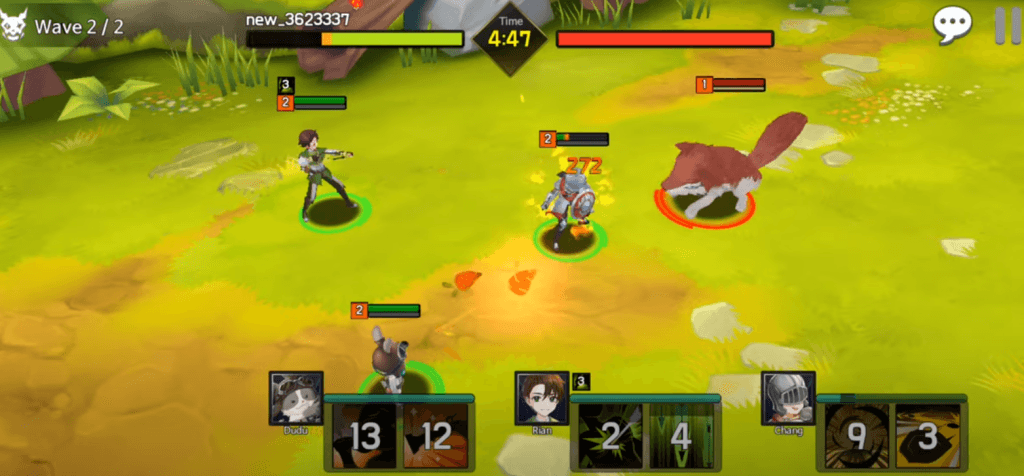Trigger Chang's skill with cooldown 9
The image size is (1024, 476).
pos(855,436)
